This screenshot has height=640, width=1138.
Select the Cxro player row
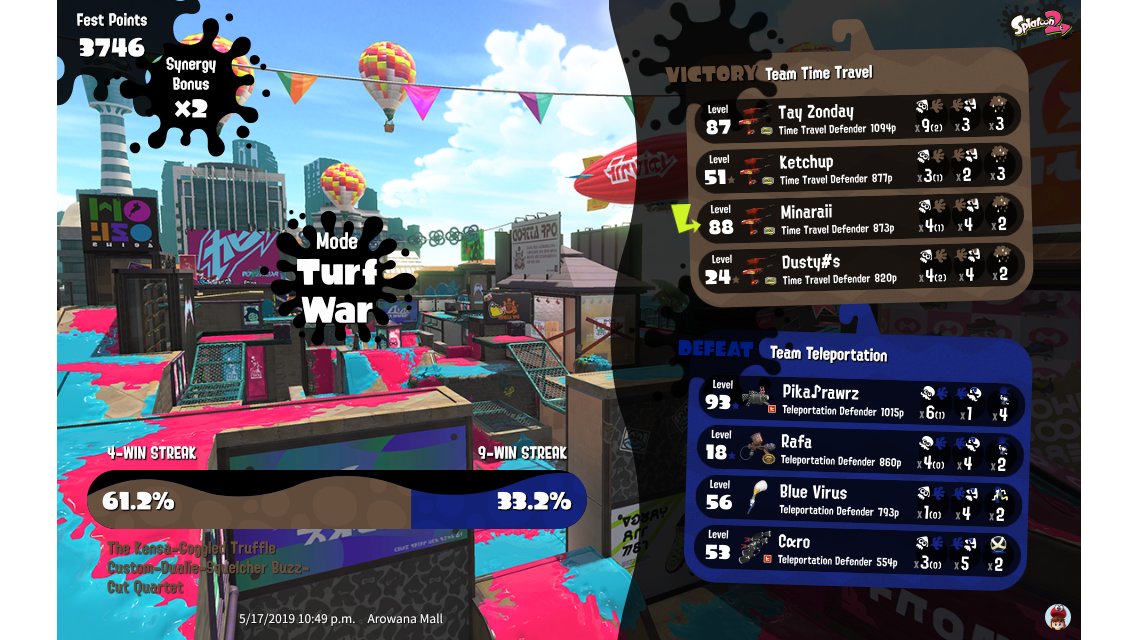click(x=860, y=550)
